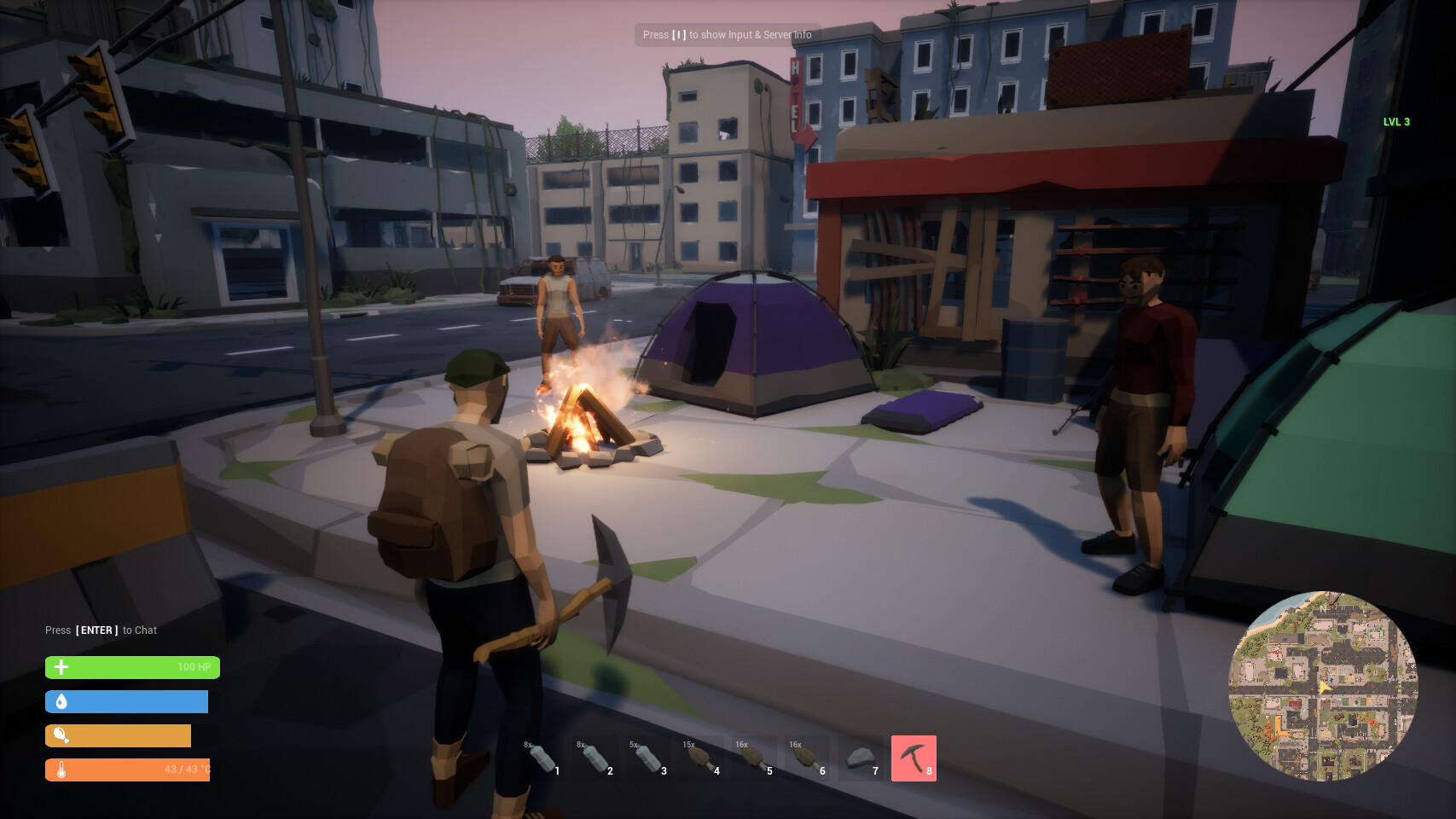1456x819 pixels.
Task: Choose the 5x water bottle stack
Action: (x=649, y=758)
